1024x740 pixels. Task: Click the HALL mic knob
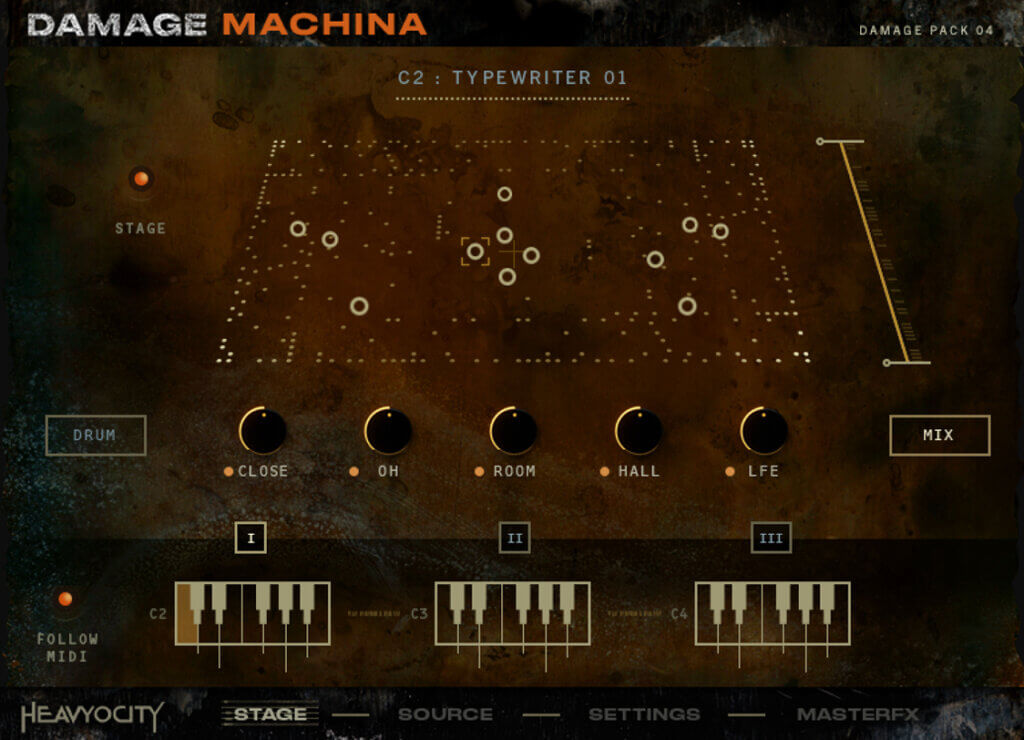pos(638,431)
